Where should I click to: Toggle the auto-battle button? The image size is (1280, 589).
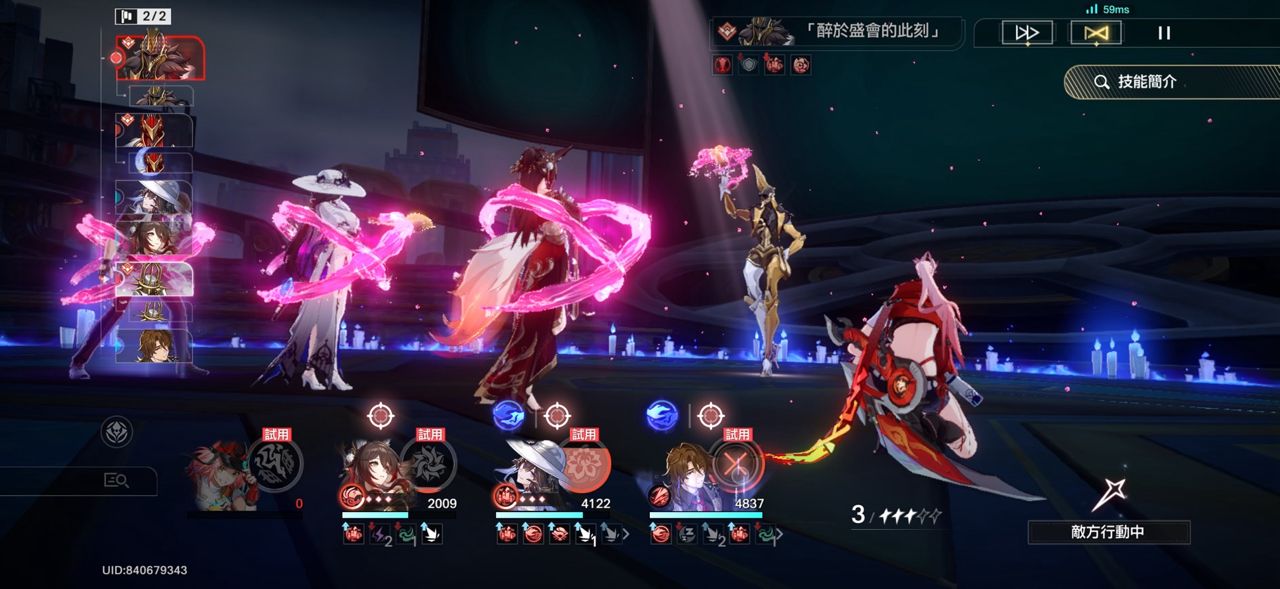pos(1095,33)
